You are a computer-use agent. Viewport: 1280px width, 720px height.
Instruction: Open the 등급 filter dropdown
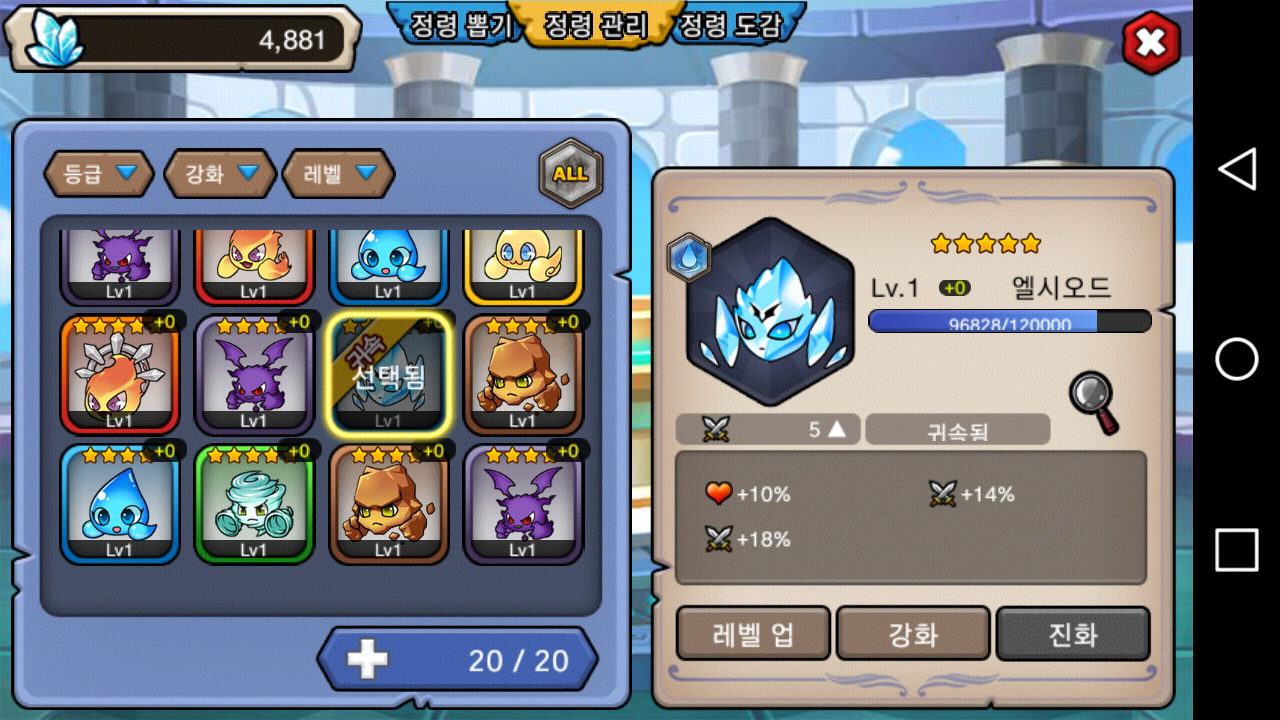pos(98,174)
